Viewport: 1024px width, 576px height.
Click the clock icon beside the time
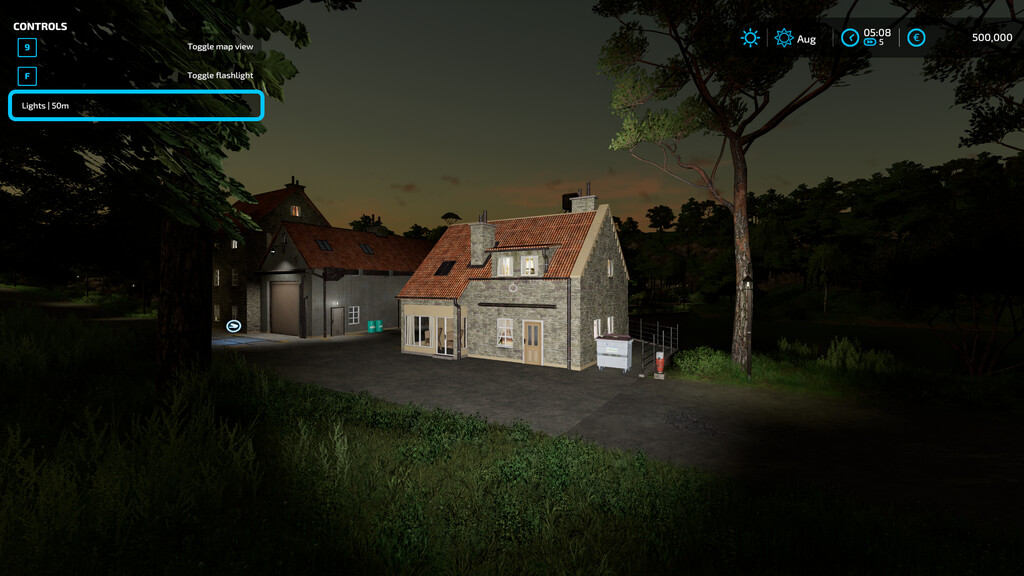pyautogui.click(x=850, y=38)
